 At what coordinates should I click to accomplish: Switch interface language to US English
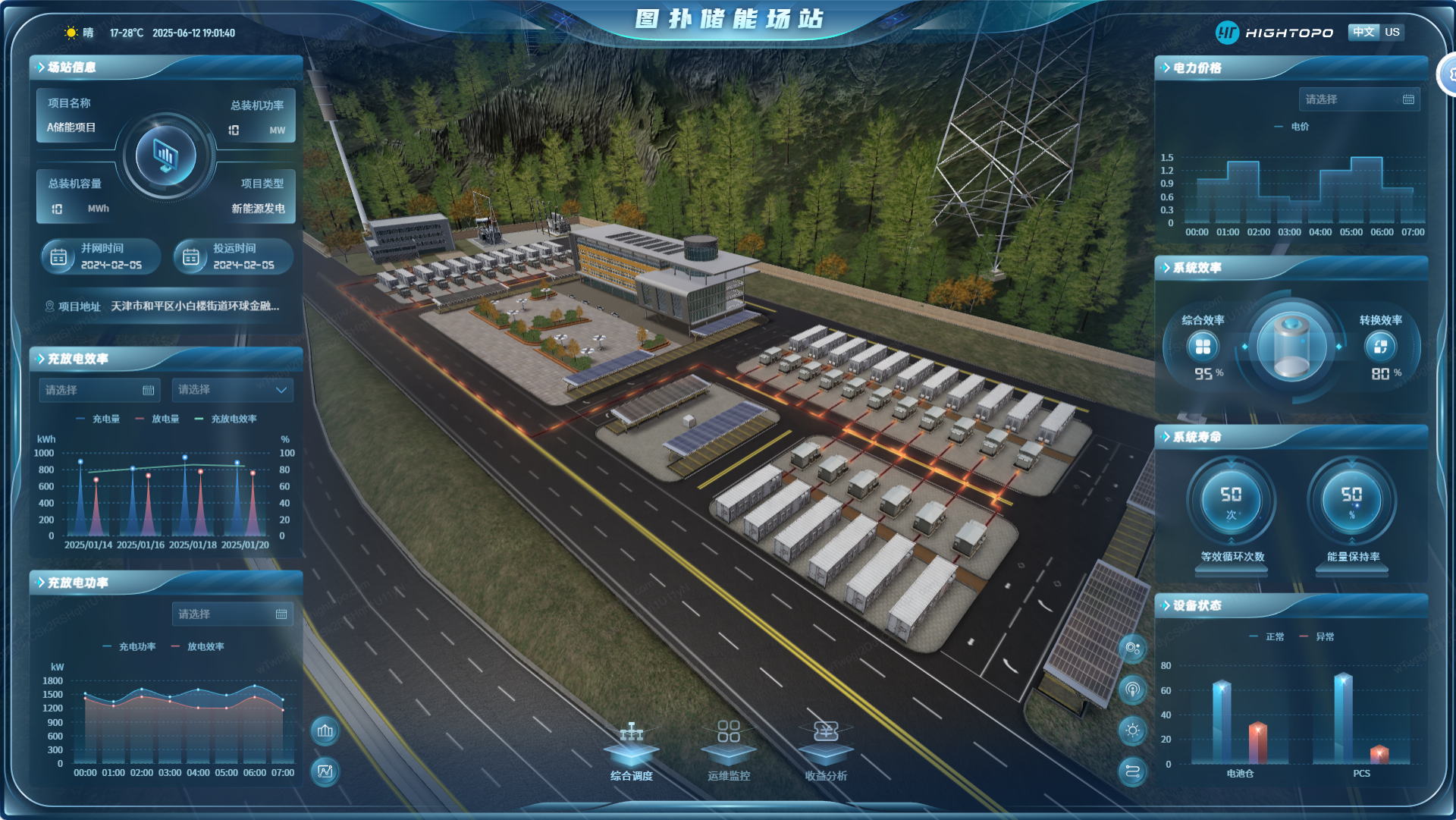coord(1392,32)
